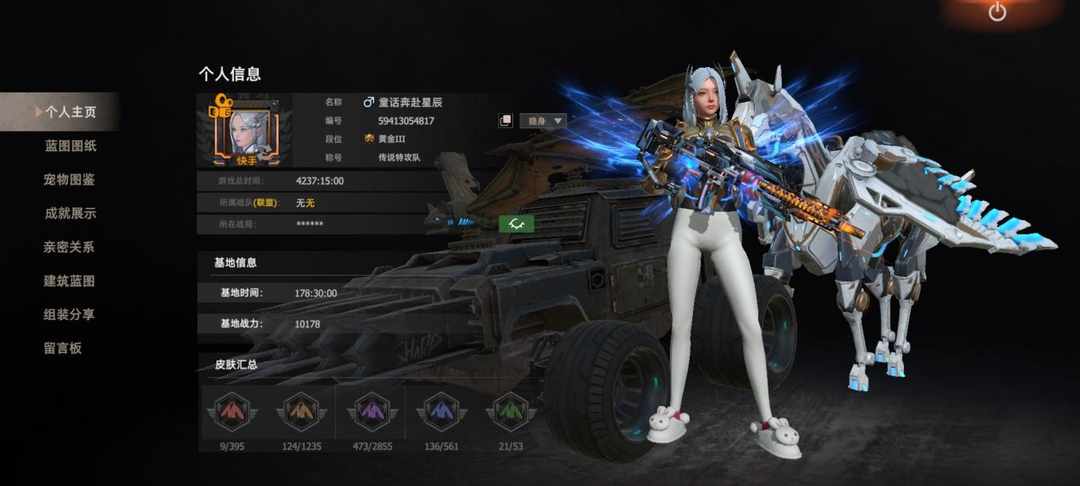Show the 成就展示 achievements tab
1080x486 pixels.
pos(70,213)
